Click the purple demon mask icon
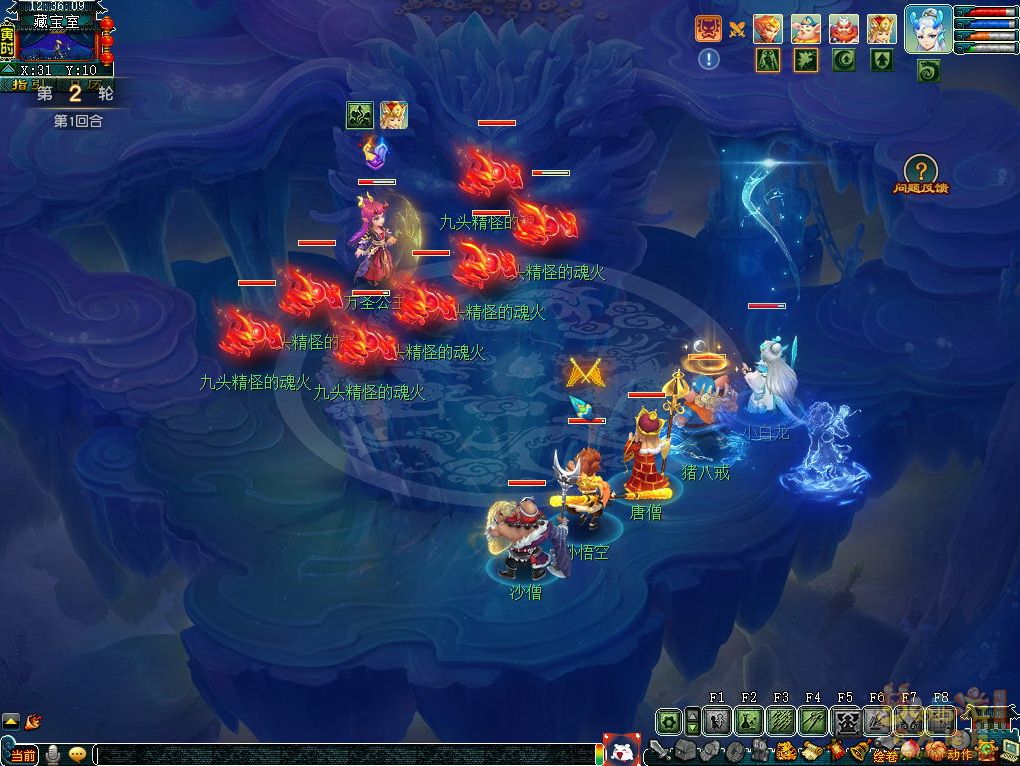The height and width of the screenshot is (766, 1020). (x=709, y=28)
